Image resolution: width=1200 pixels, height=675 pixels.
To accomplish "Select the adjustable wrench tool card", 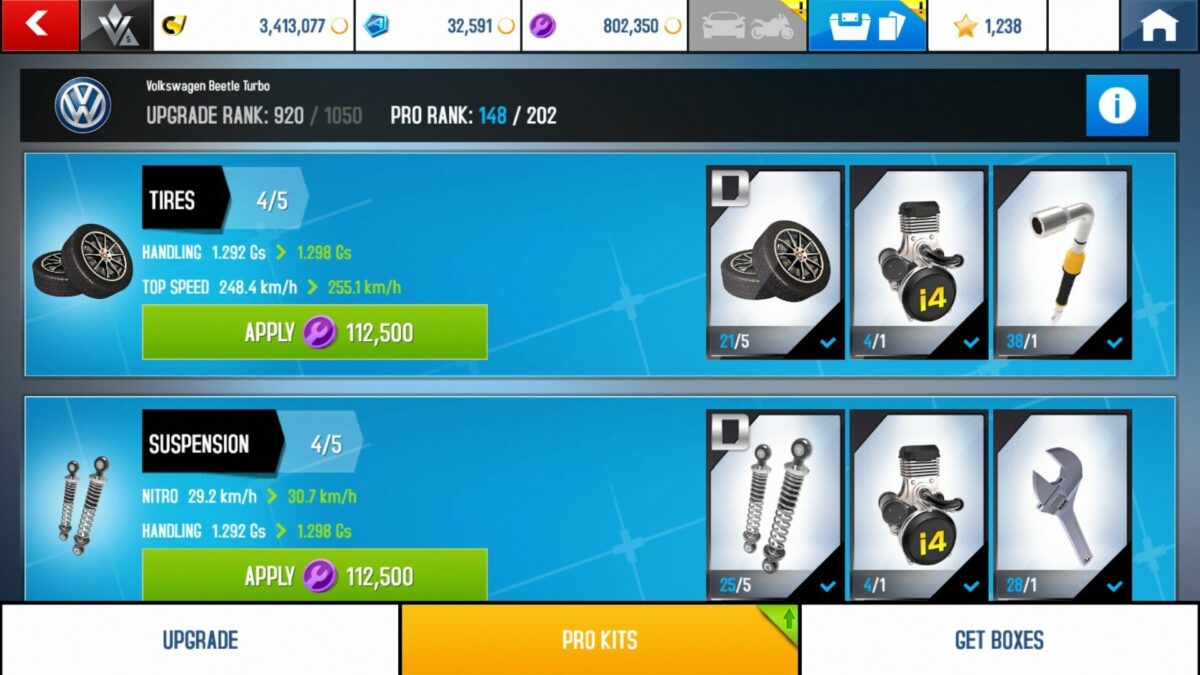I will tap(1062, 505).
